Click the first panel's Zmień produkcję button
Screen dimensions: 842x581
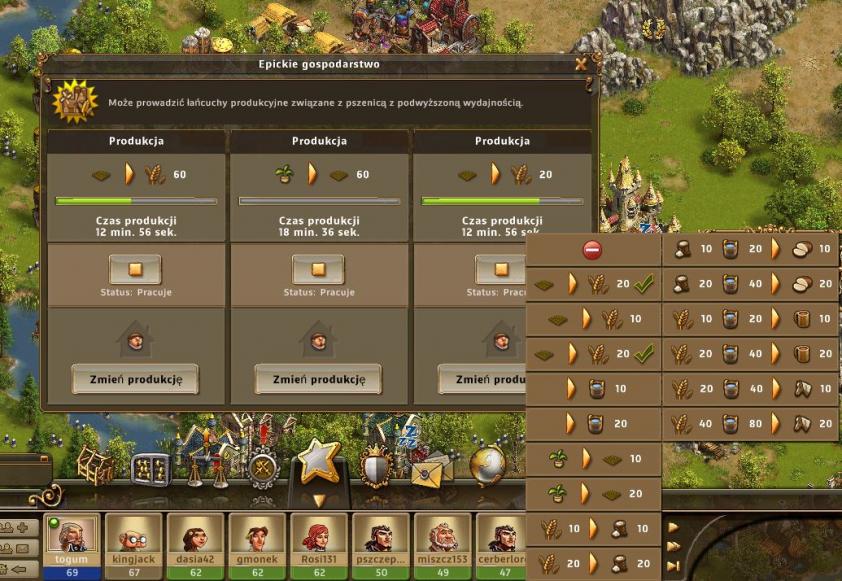(135, 379)
